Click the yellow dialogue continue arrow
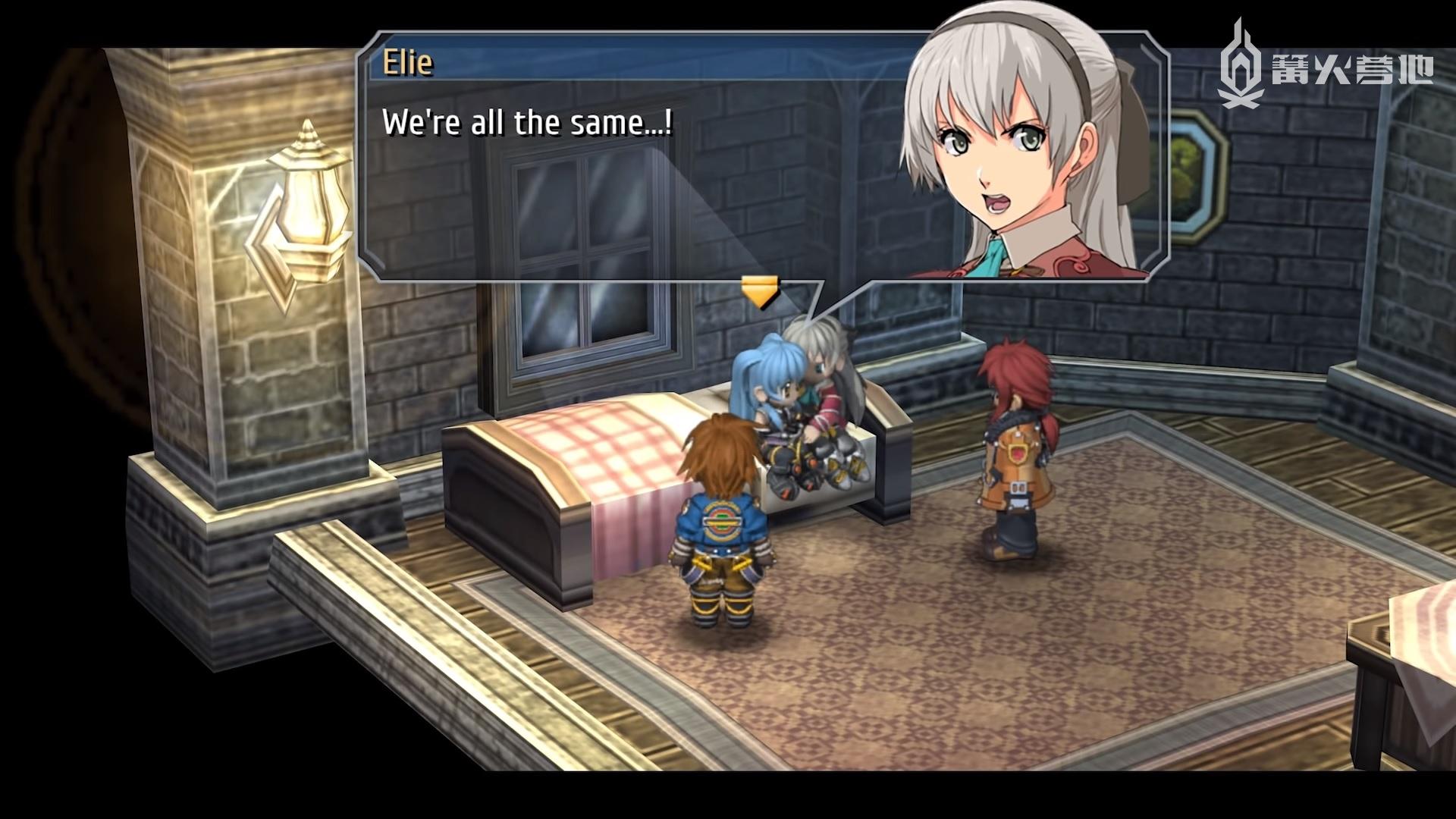The height and width of the screenshot is (819, 1456). [x=760, y=292]
